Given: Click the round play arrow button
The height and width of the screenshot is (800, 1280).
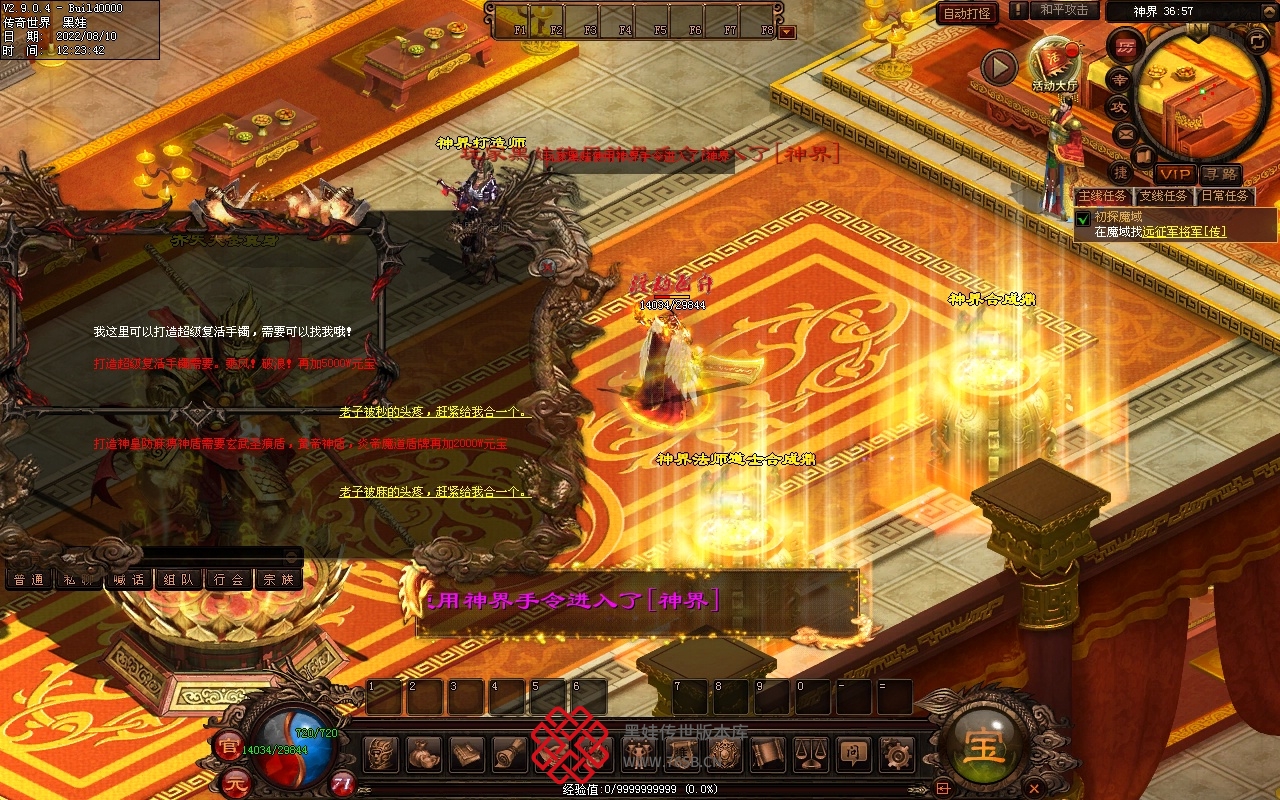Looking at the screenshot, I should pos(998,67).
